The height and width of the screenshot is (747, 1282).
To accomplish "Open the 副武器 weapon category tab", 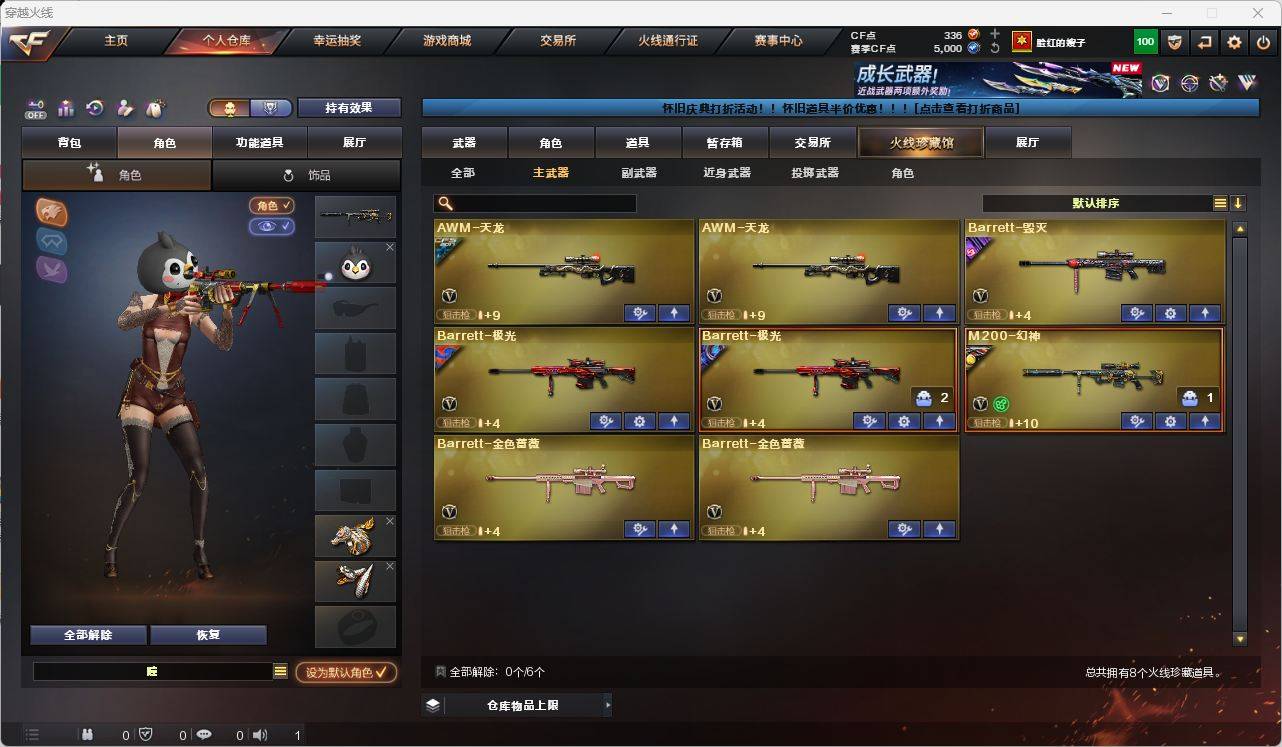I will coord(638,172).
